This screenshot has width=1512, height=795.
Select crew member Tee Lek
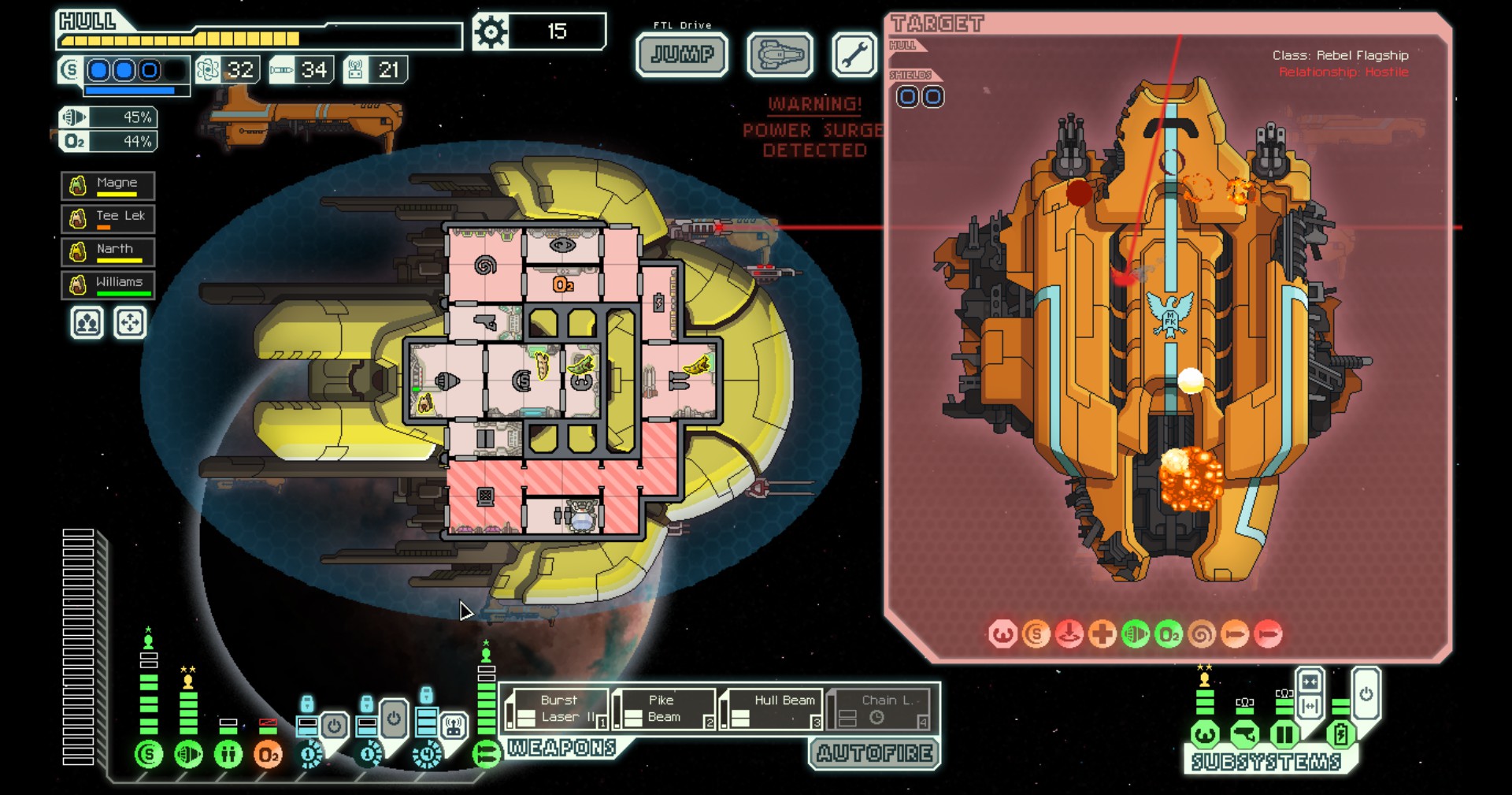[x=108, y=218]
